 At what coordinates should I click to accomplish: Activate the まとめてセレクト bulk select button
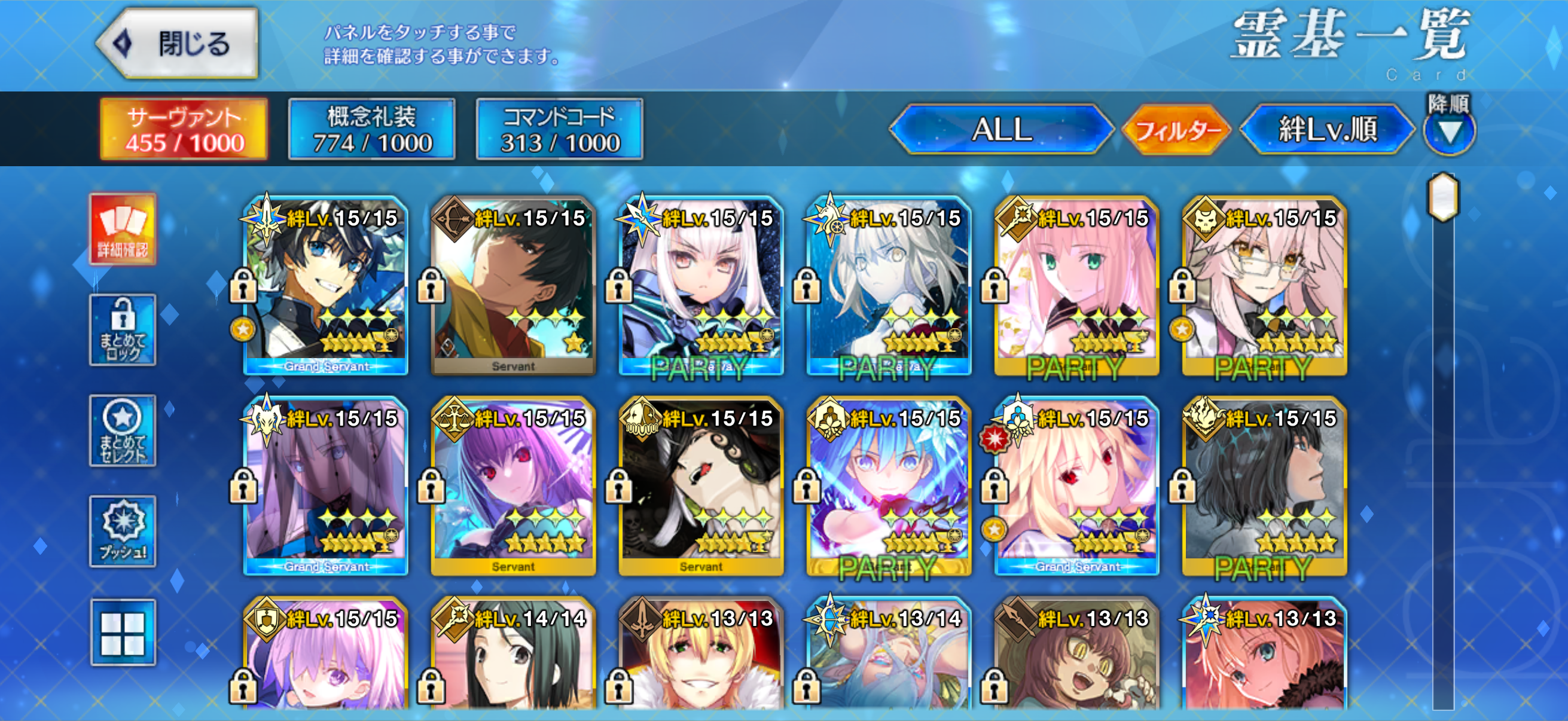coord(123,431)
